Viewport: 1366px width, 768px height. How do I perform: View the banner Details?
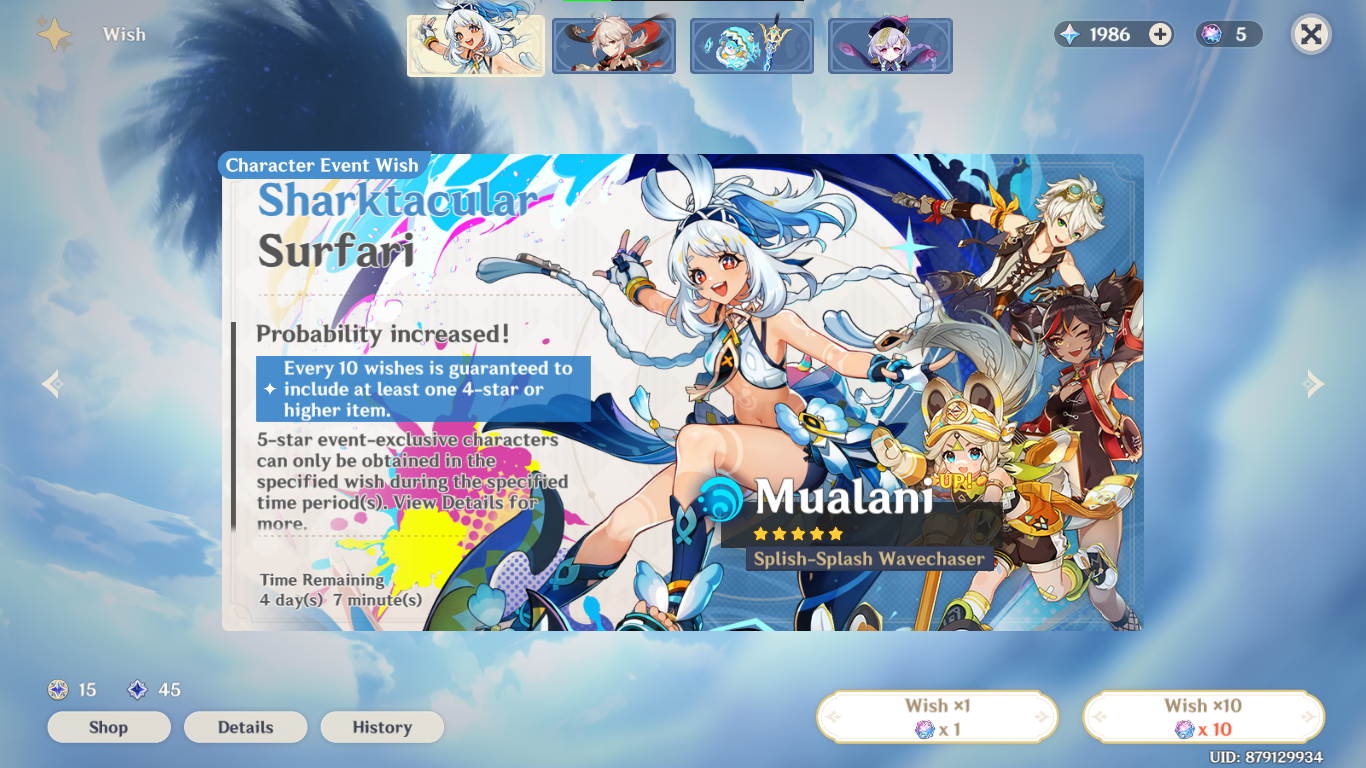pos(246,727)
